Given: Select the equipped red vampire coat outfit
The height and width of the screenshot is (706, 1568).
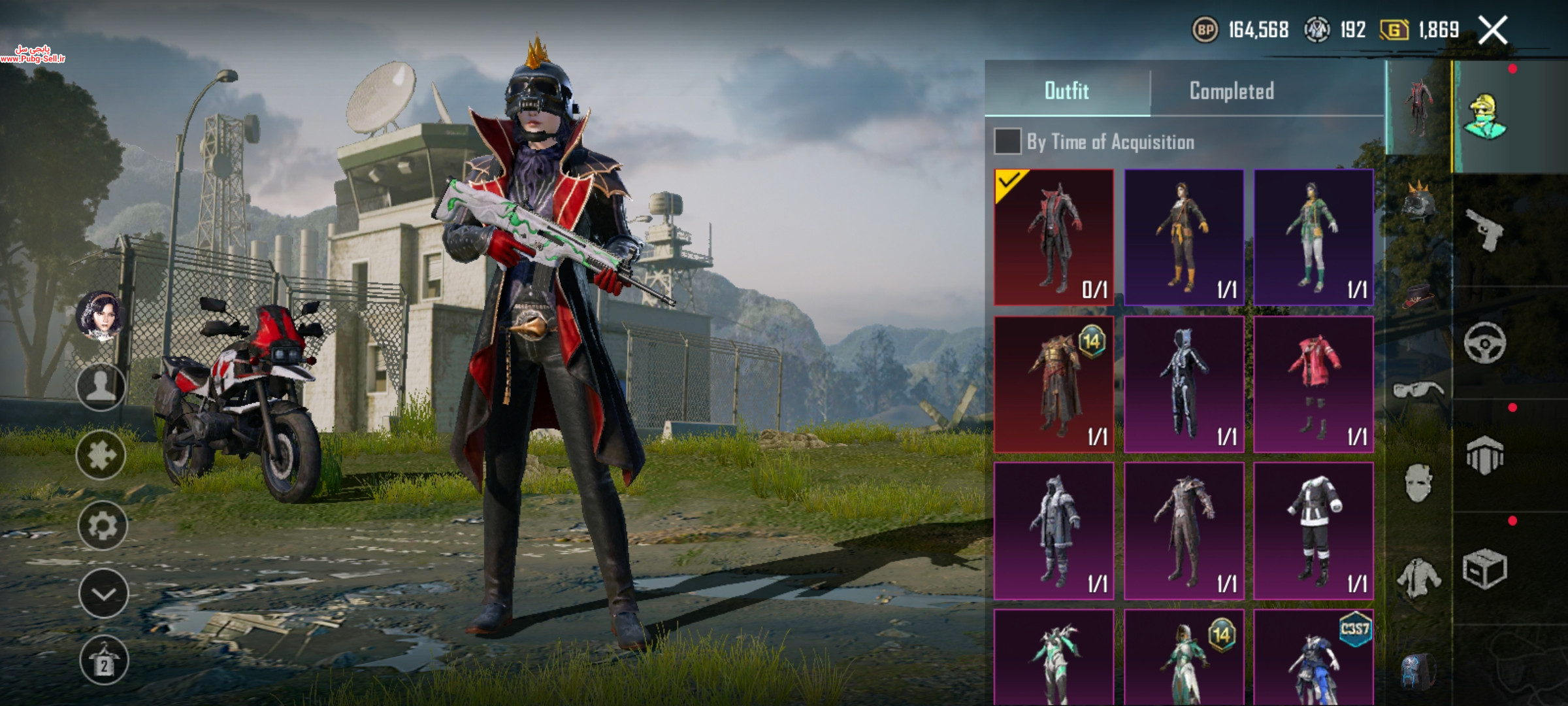Looking at the screenshot, I should pos(1053,237).
